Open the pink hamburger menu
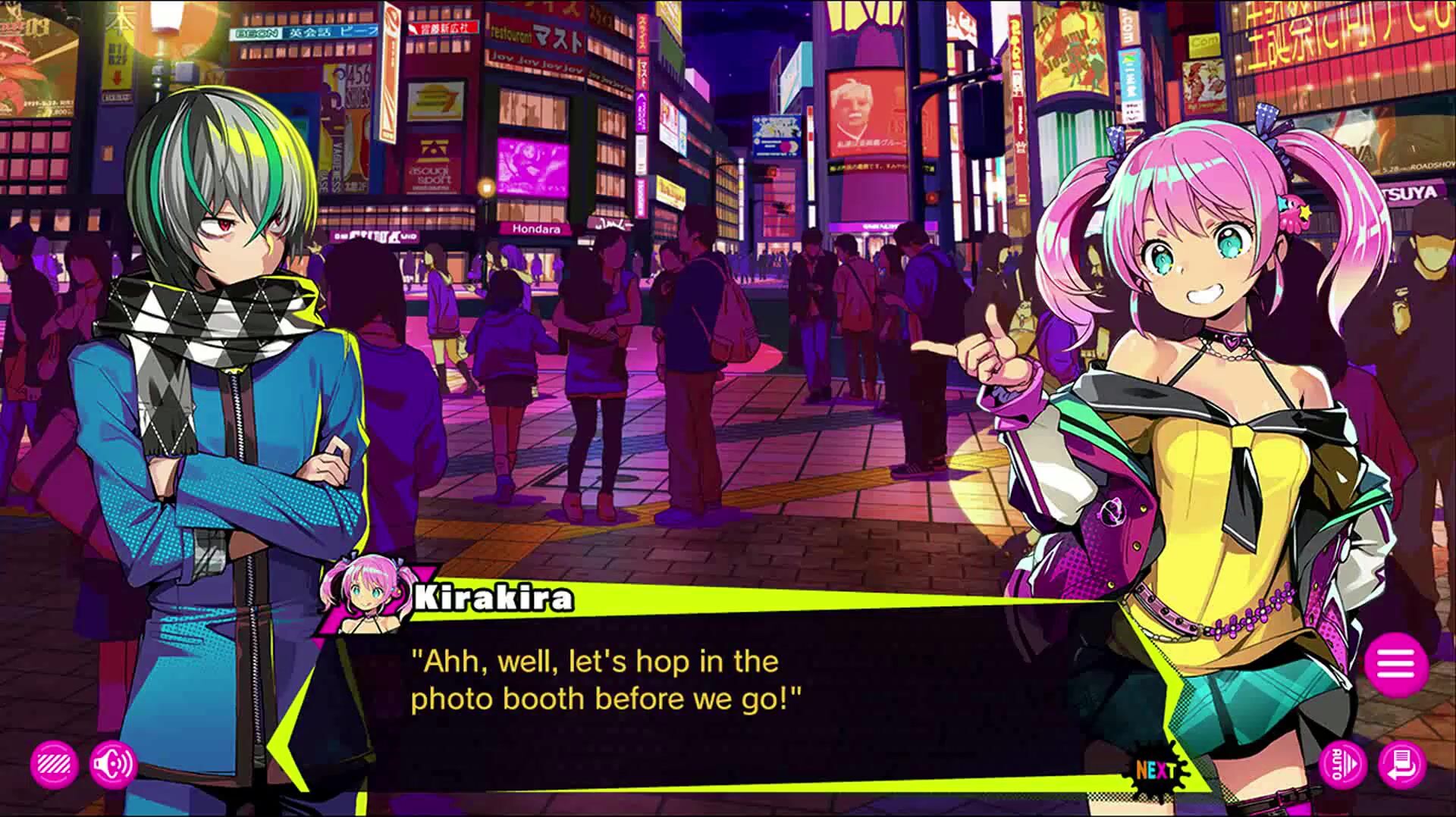 (x=1396, y=665)
